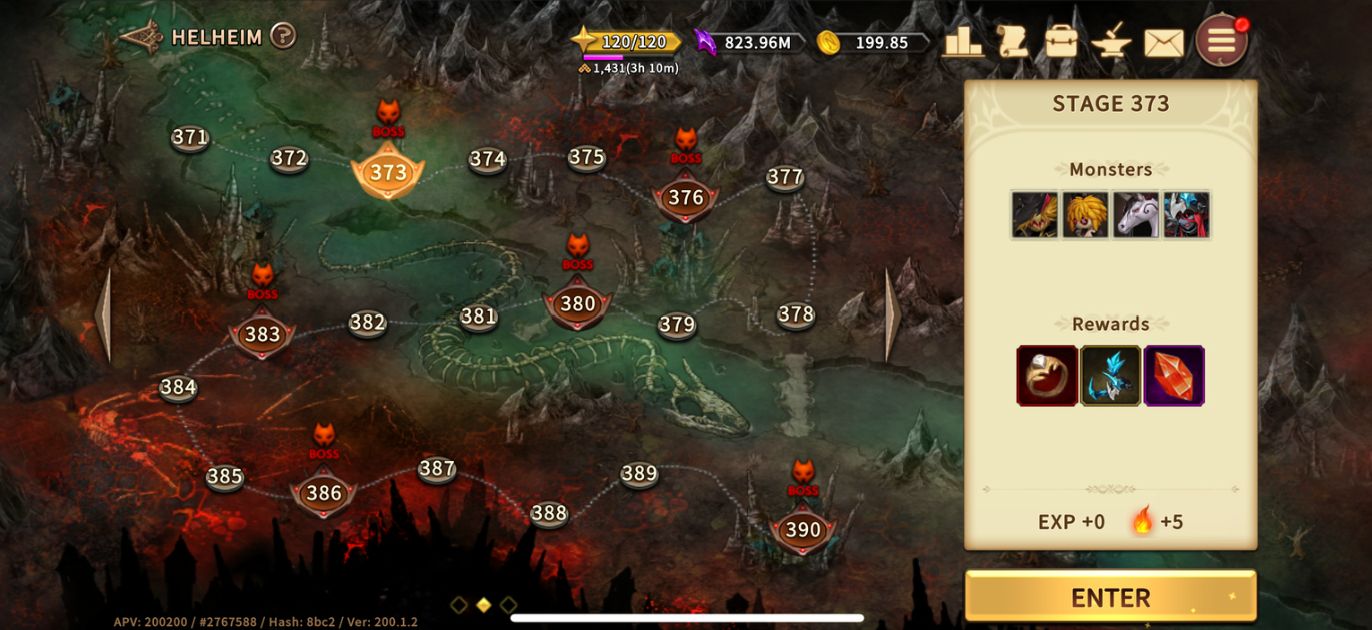View the unicorn monster portrait

coord(1136,215)
